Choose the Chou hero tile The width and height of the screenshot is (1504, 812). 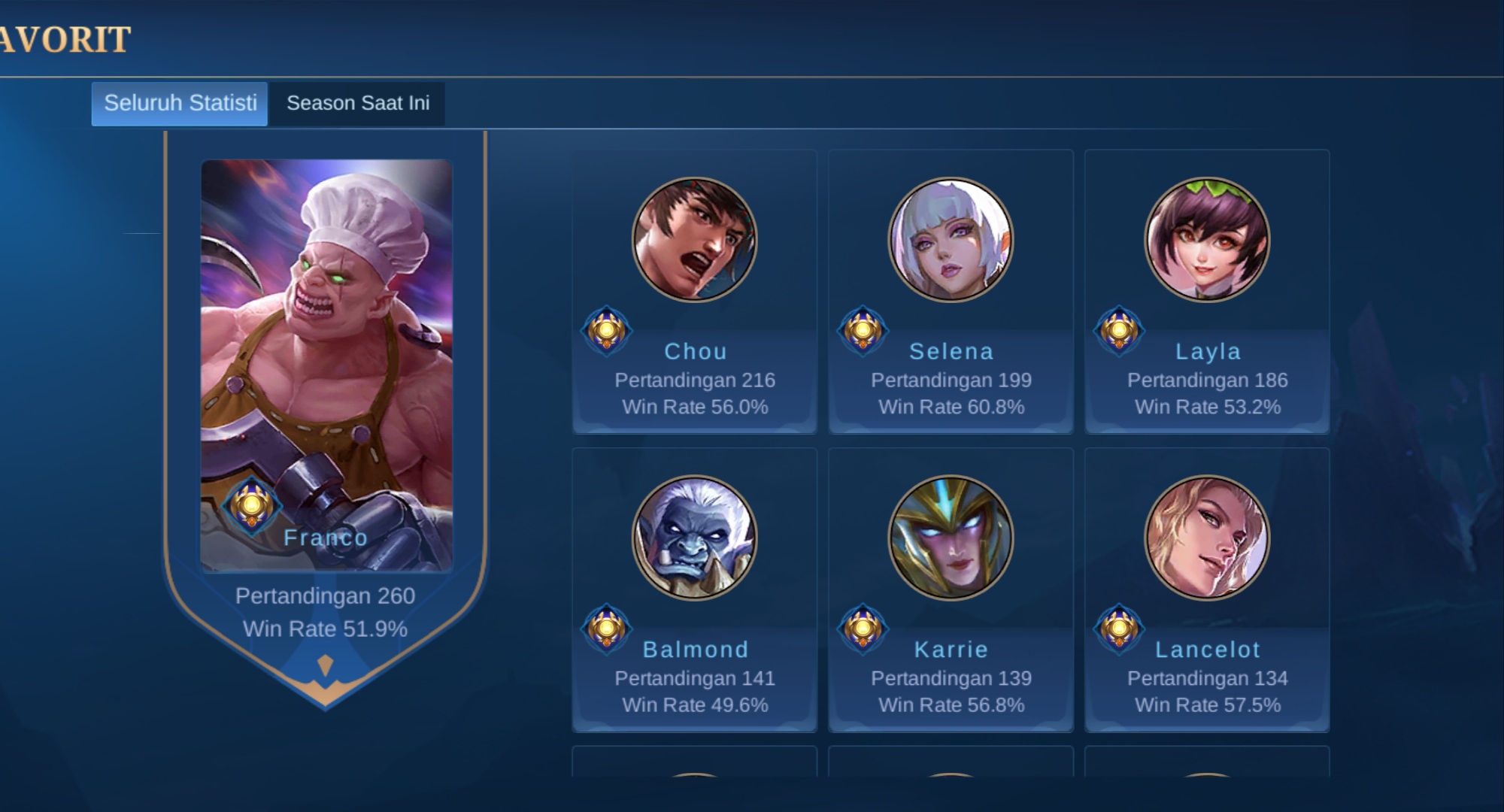point(695,292)
